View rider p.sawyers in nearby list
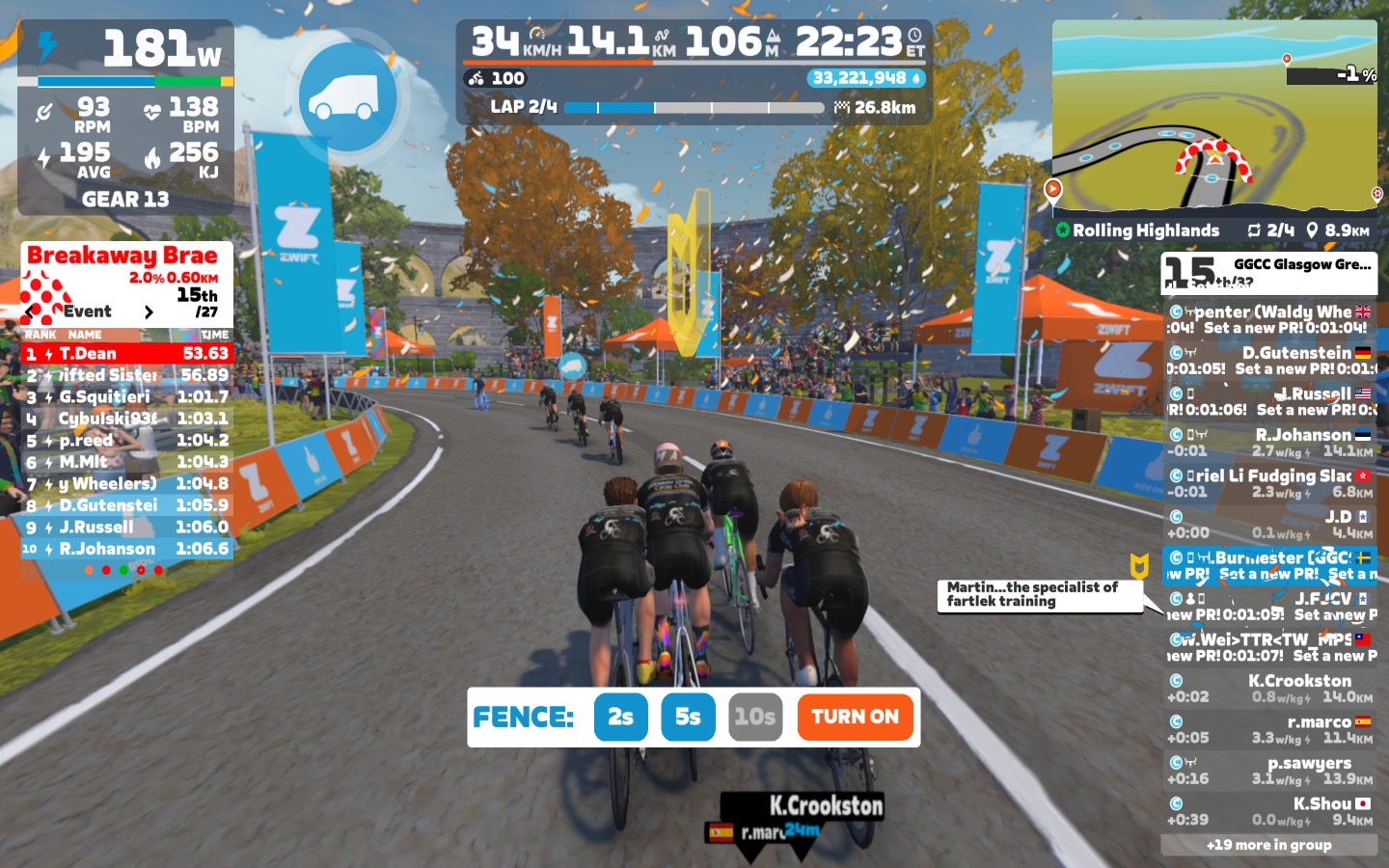Screen dimensions: 1389x868 click(x=1268, y=771)
